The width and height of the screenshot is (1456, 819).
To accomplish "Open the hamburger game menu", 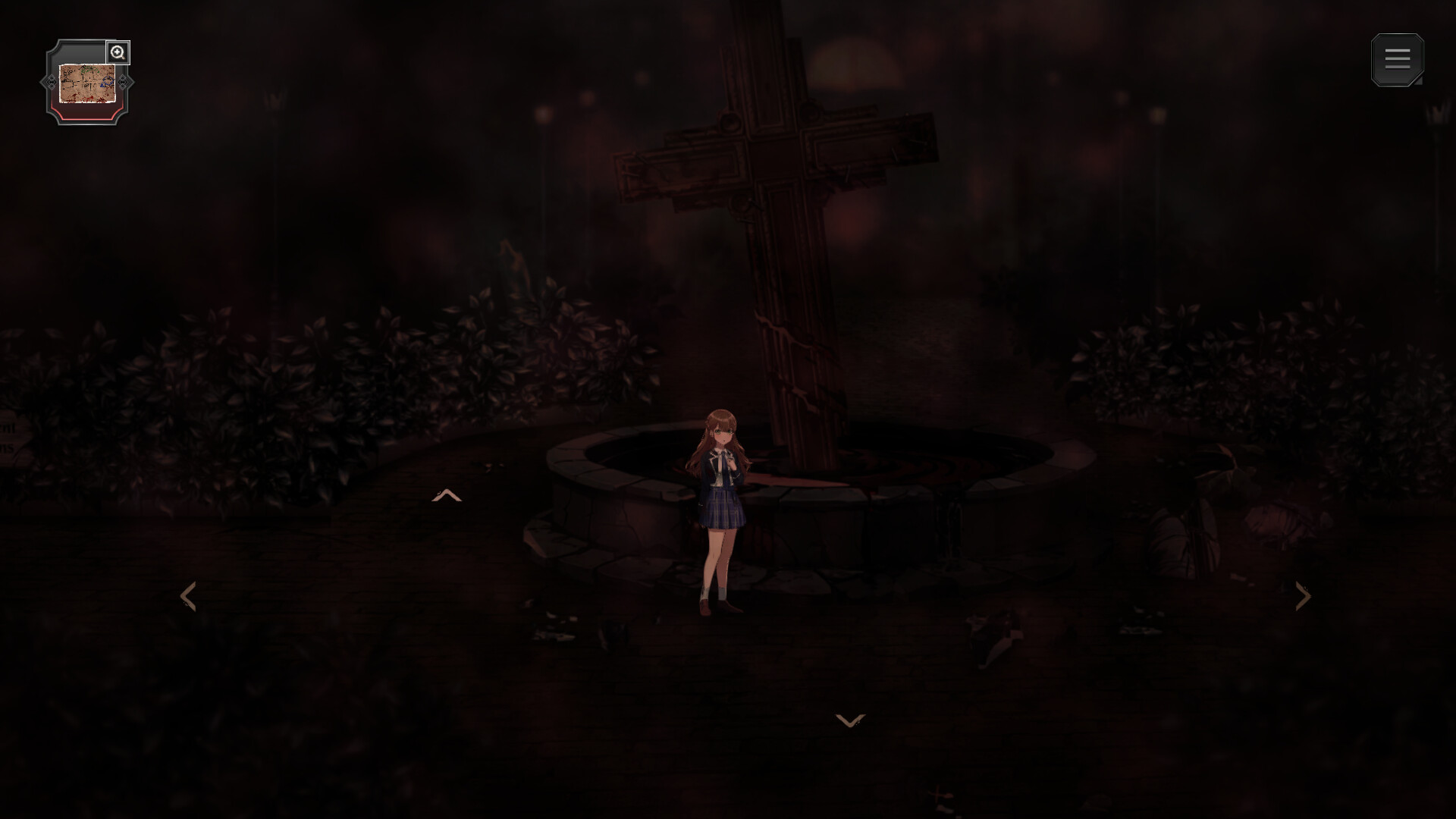I will click(1398, 59).
